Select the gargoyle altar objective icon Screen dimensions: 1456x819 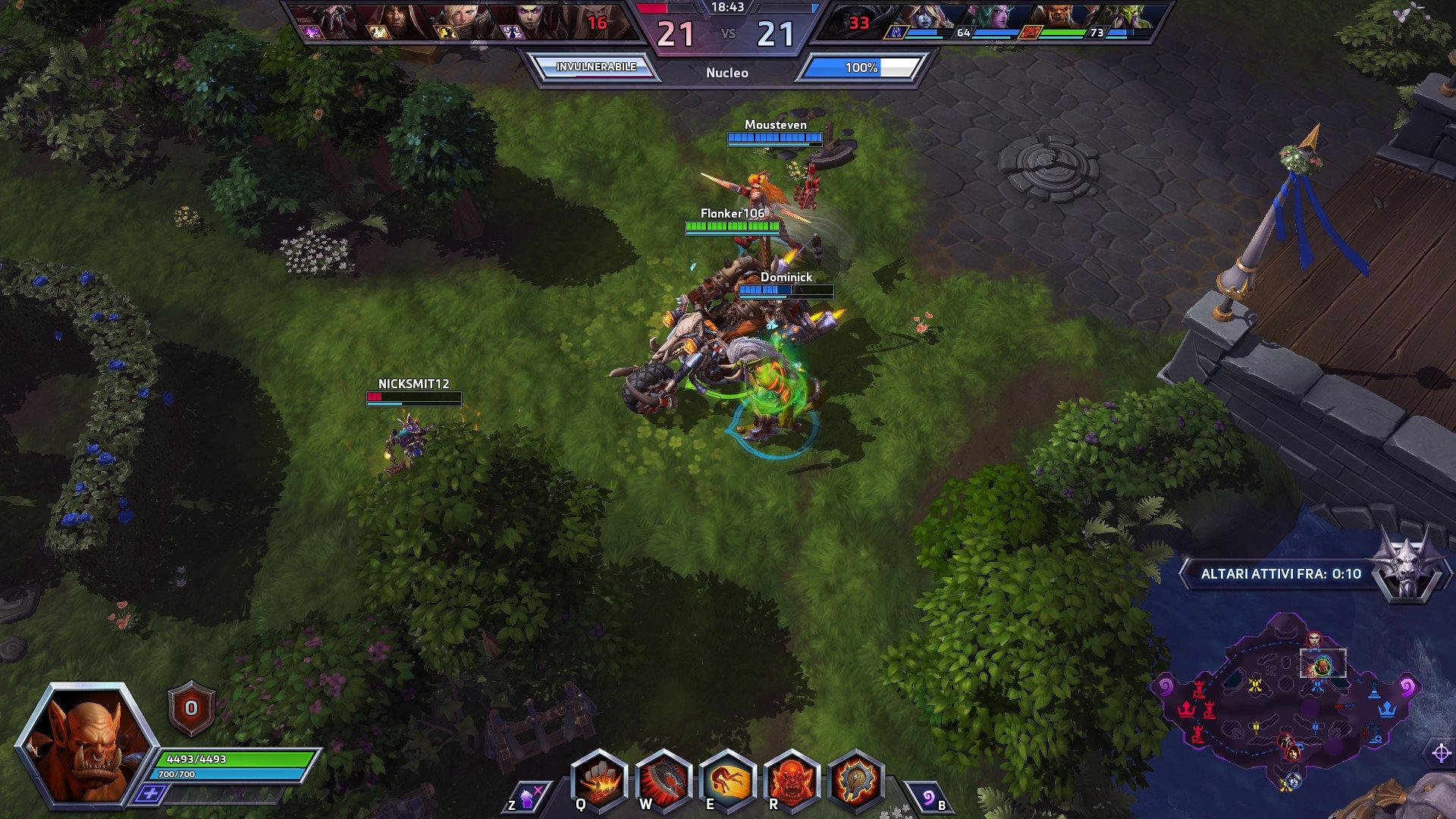pos(1407,569)
